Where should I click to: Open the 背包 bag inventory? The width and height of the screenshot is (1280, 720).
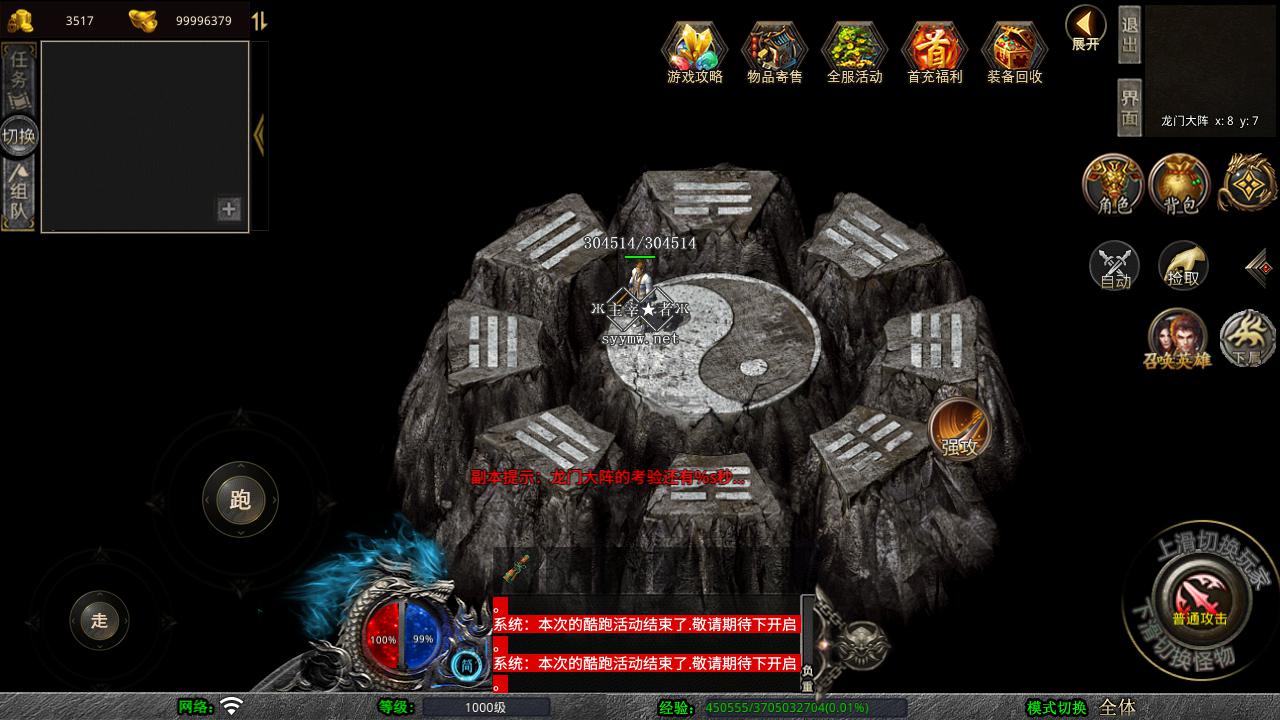(1180, 184)
